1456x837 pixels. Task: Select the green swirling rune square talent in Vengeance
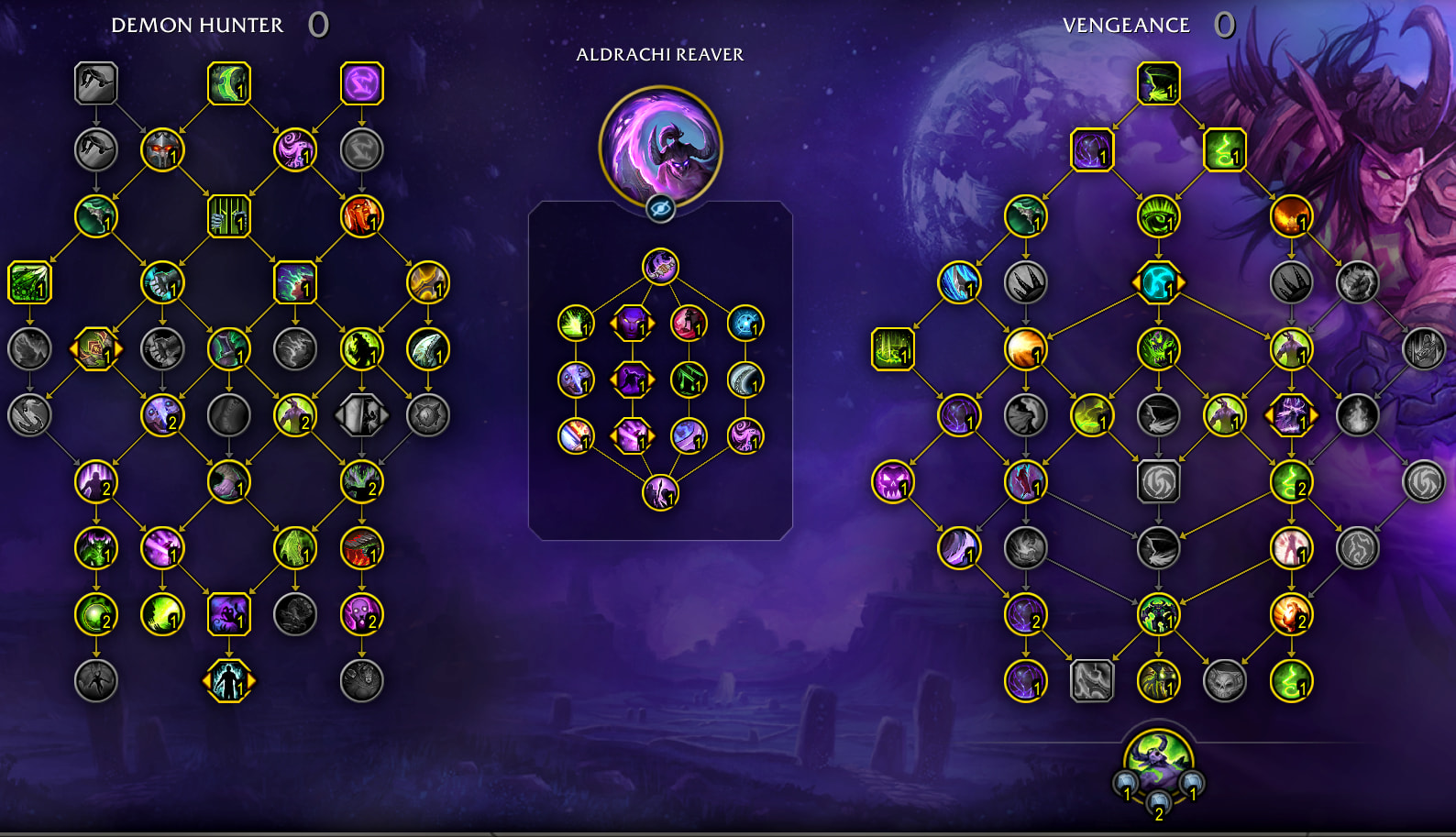pos(1224,150)
